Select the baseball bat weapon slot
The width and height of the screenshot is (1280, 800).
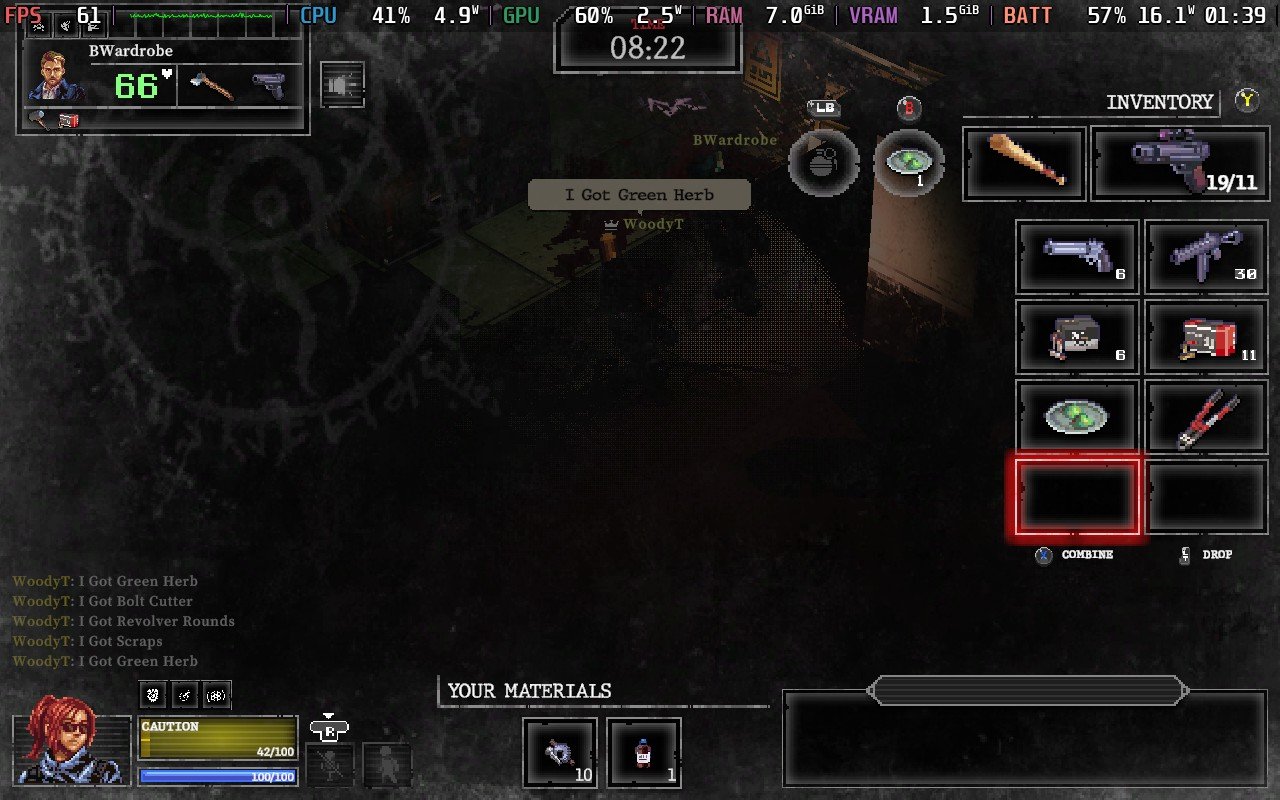tap(1024, 163)
